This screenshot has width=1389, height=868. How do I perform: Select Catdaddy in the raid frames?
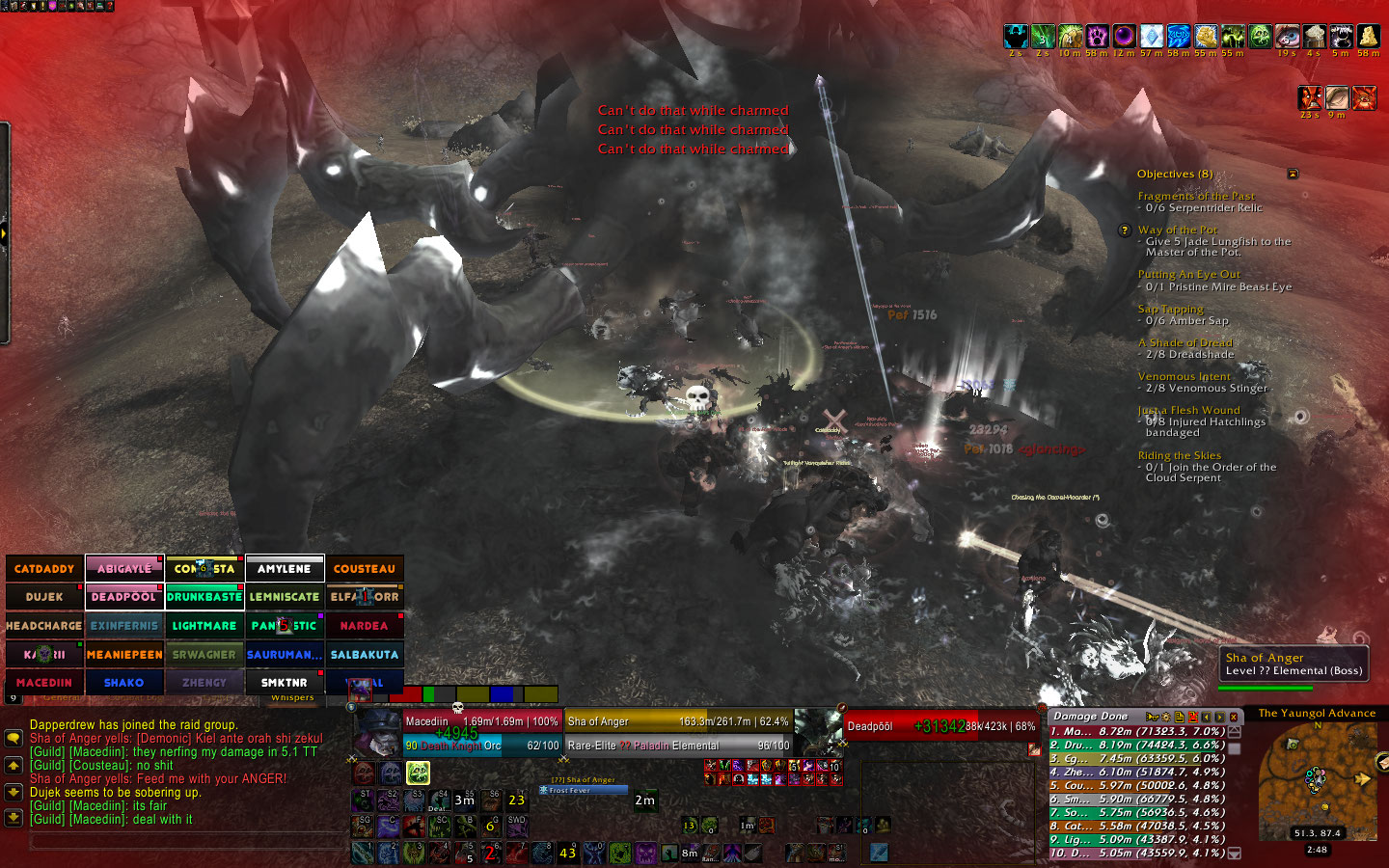tap(44, 569)
